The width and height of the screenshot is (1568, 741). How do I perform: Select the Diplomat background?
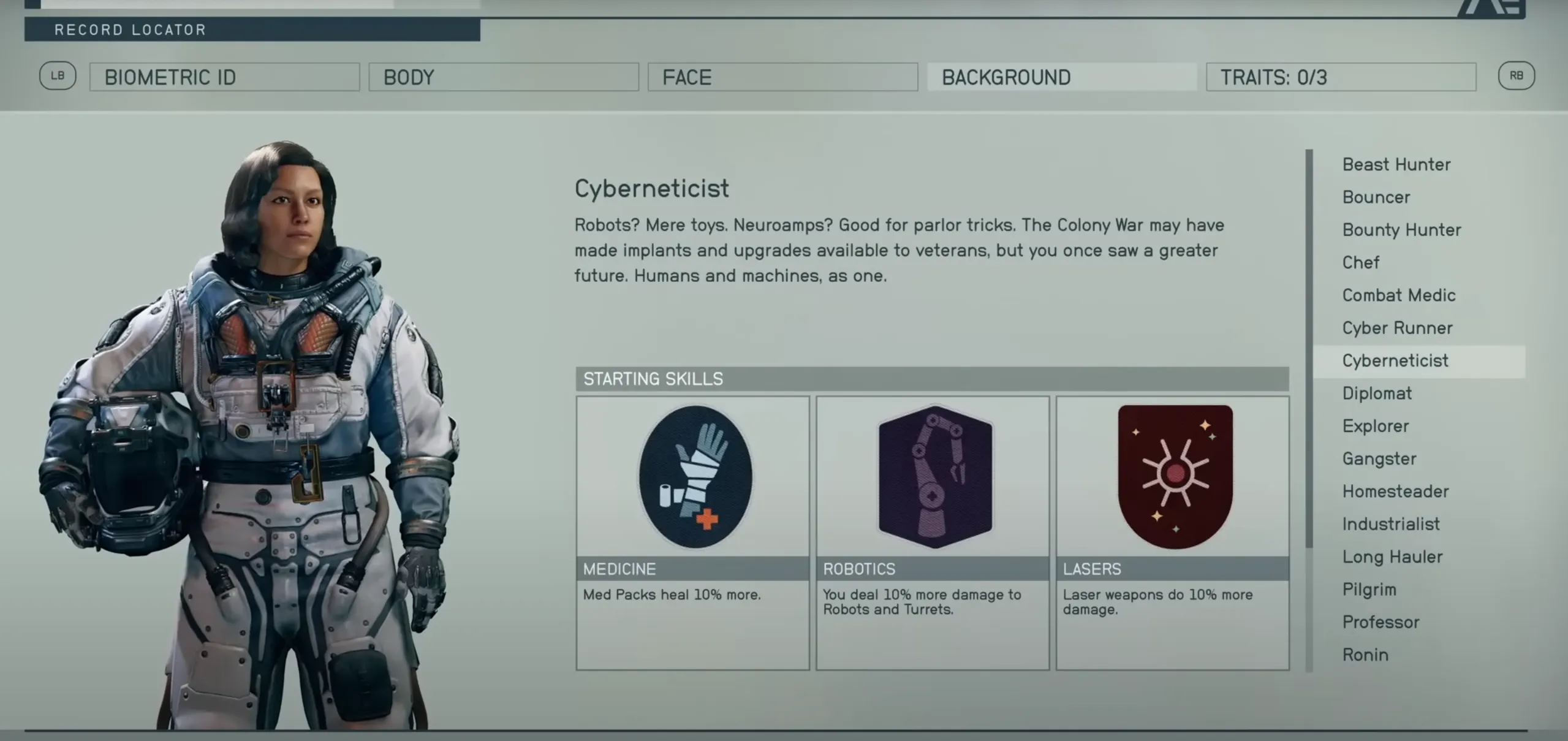[x=1377, y=393]
